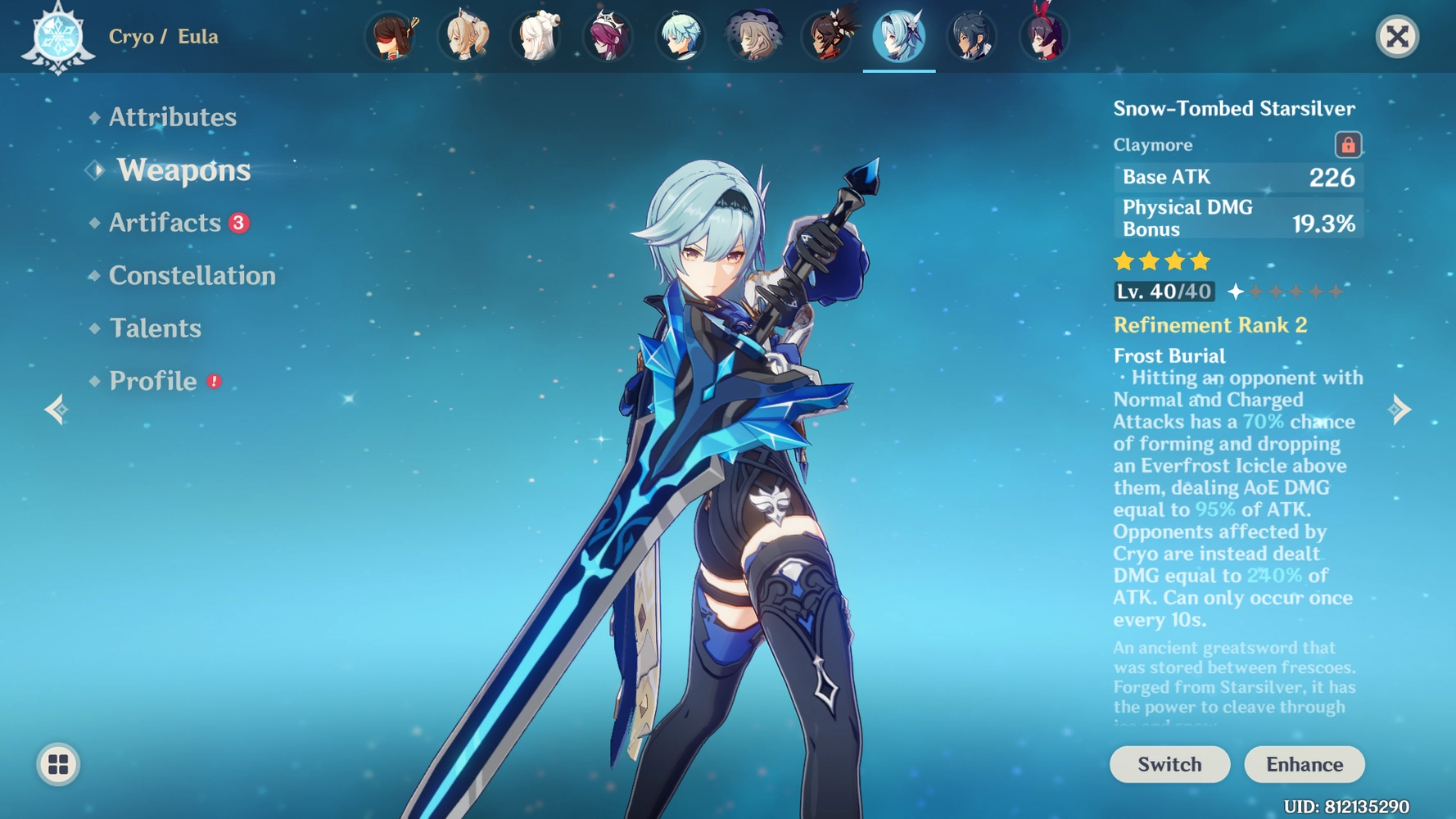Click the Cryo element emblem top left
Viewport: 1456px width, 819px height.
click(59, 37)
